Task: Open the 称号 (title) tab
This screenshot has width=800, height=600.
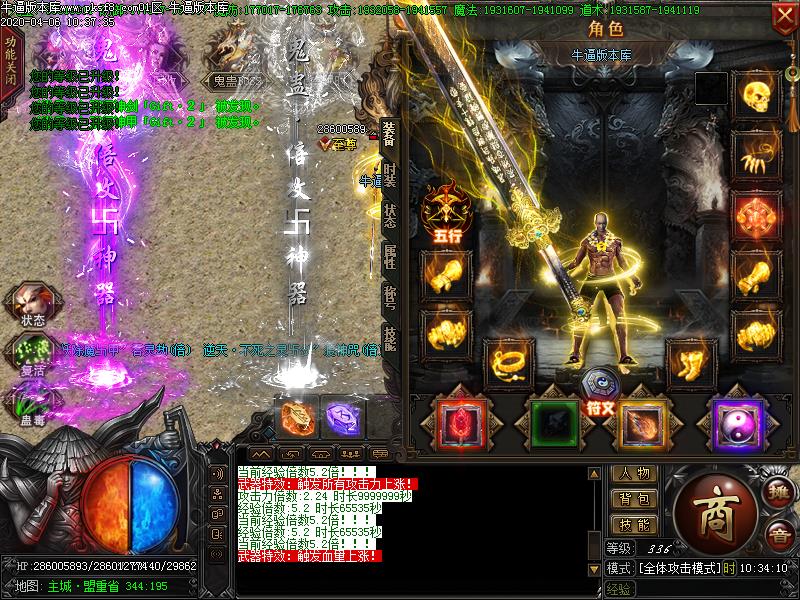Action: (389, 300)
